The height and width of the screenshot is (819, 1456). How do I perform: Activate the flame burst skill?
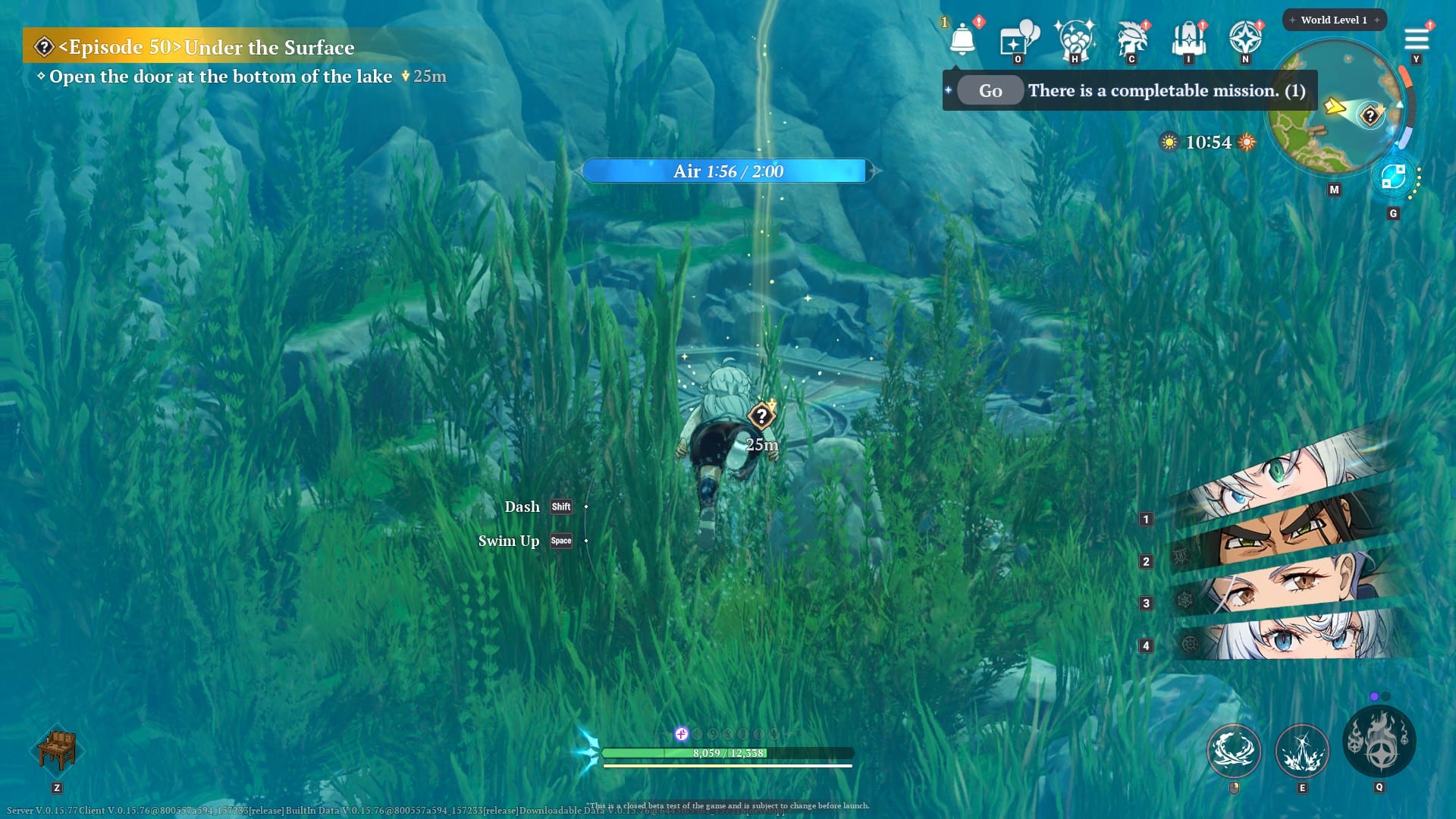pos(1302,751)
